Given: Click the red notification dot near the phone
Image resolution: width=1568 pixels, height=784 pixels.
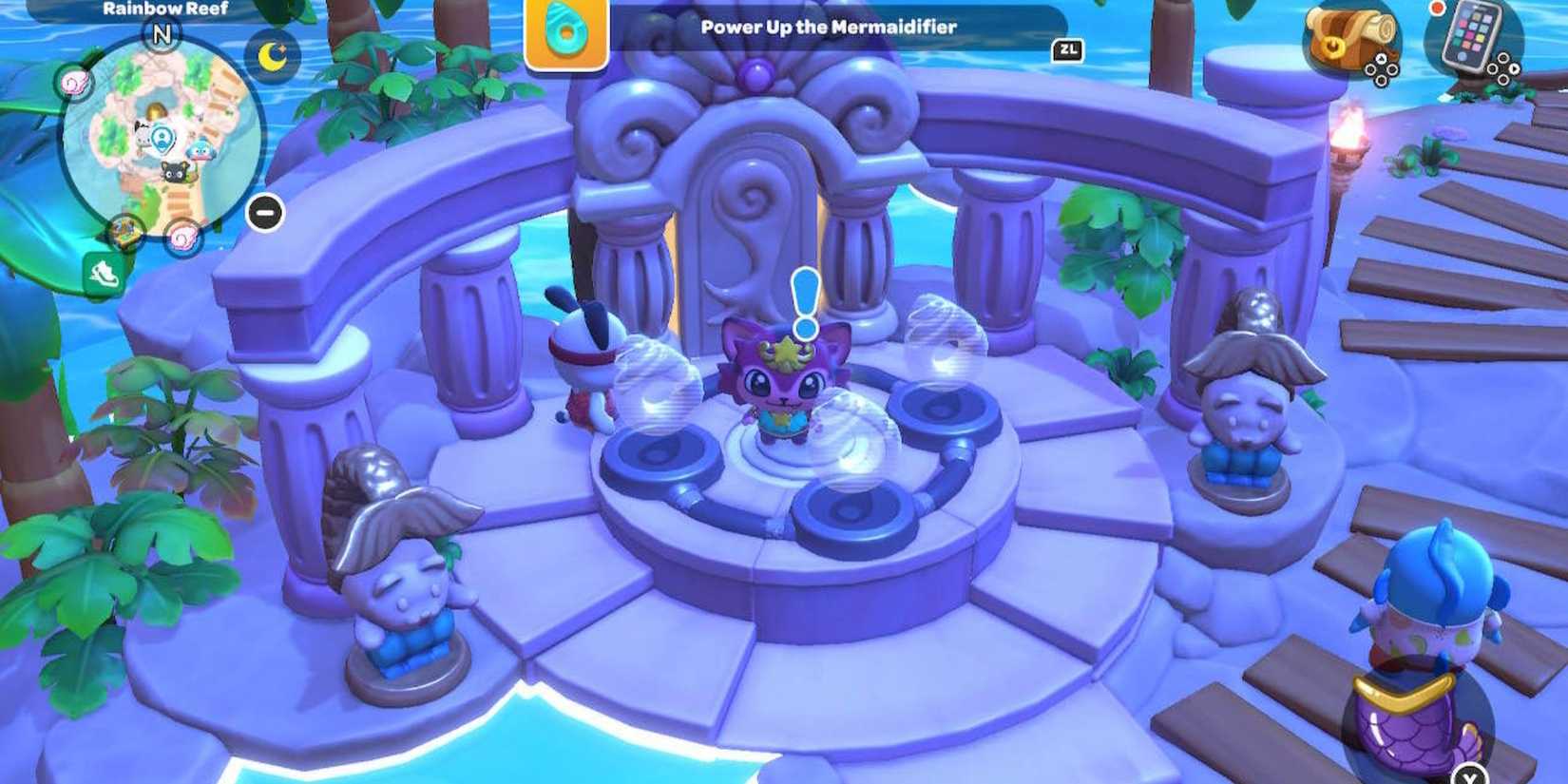Looking at the screenshot, I should 1438,10.
